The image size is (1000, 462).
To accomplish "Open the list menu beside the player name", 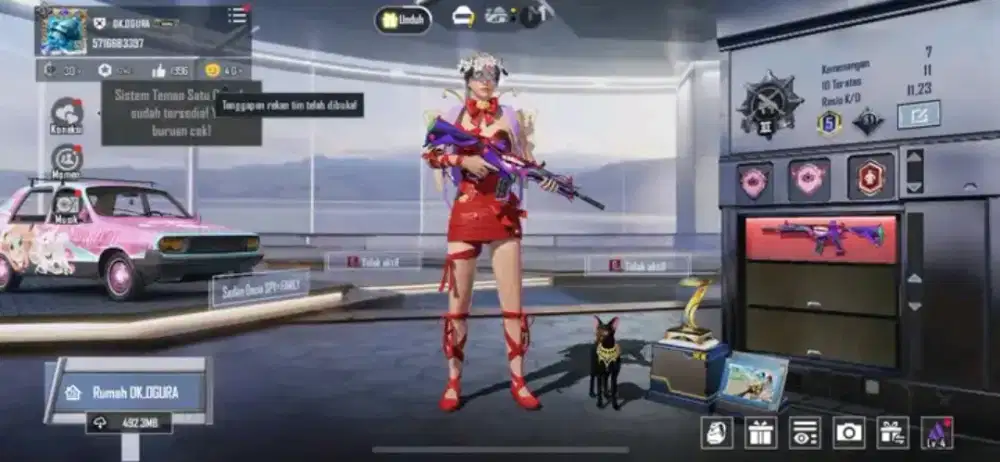I will point(237,15).
